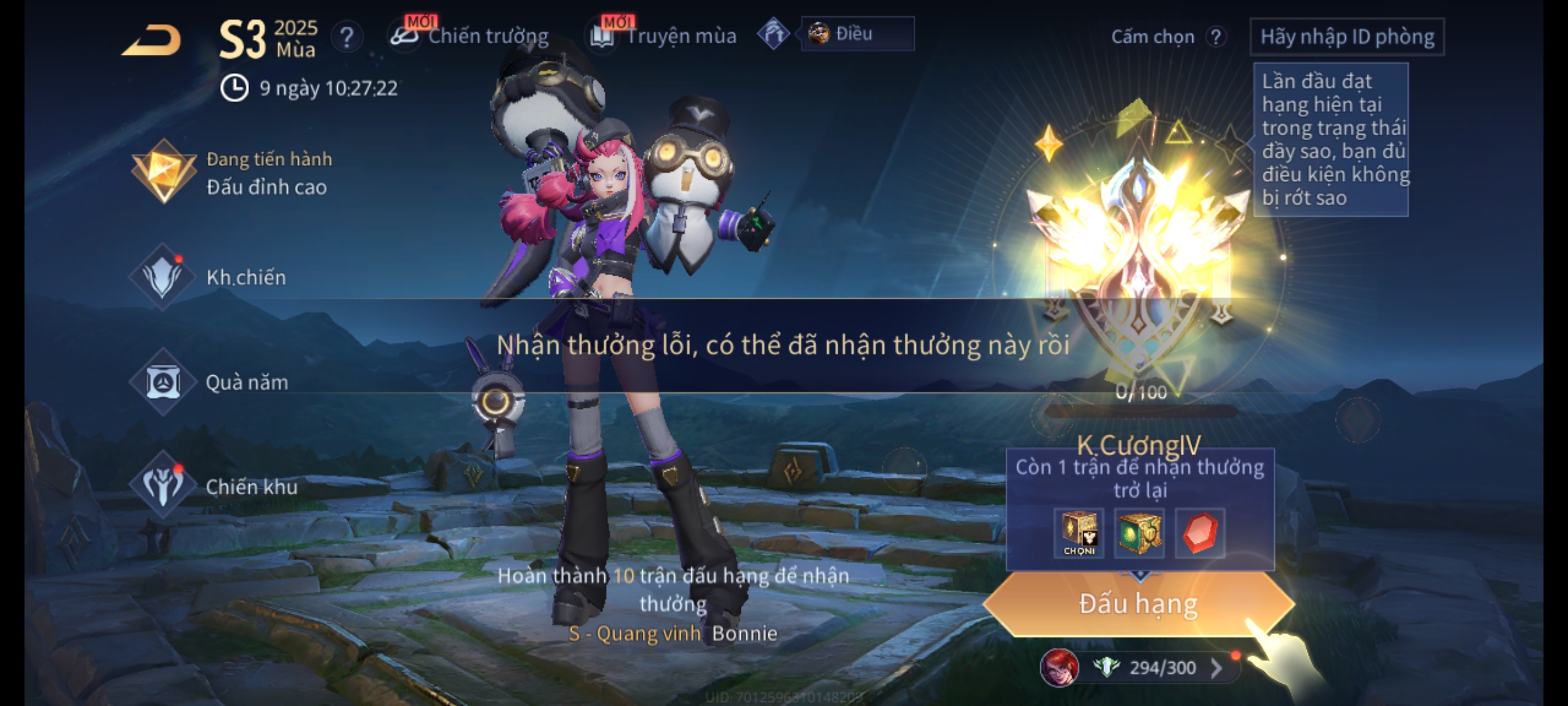Open Truyện mùa season story
1568x706 pixels.
pos(664,36)
